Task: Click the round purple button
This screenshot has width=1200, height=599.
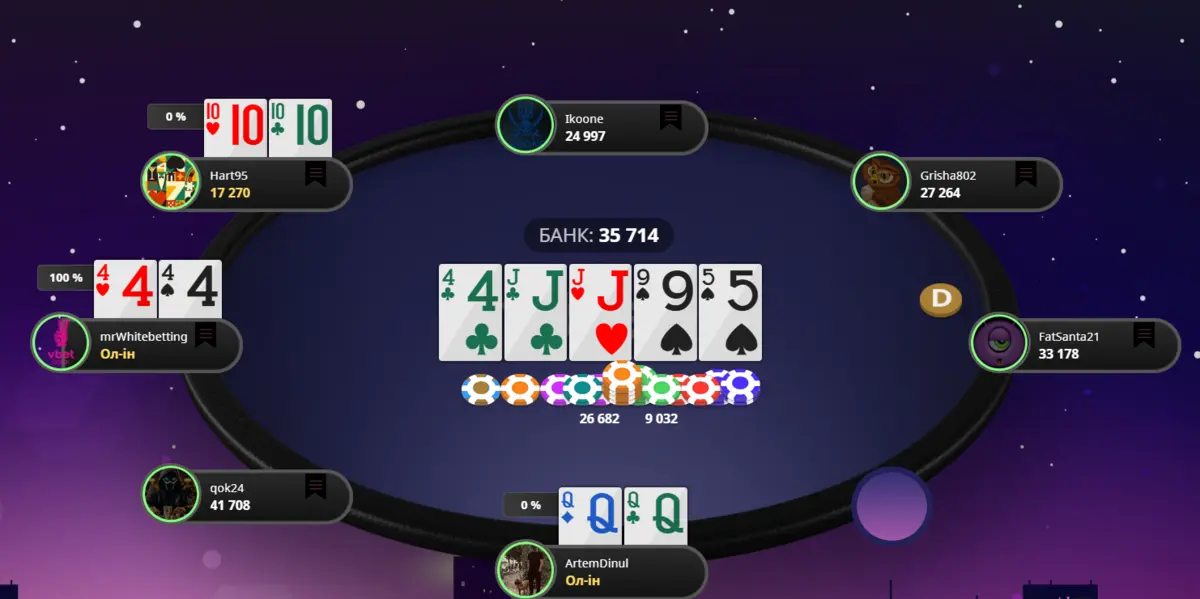Action: tap(892, 505)
